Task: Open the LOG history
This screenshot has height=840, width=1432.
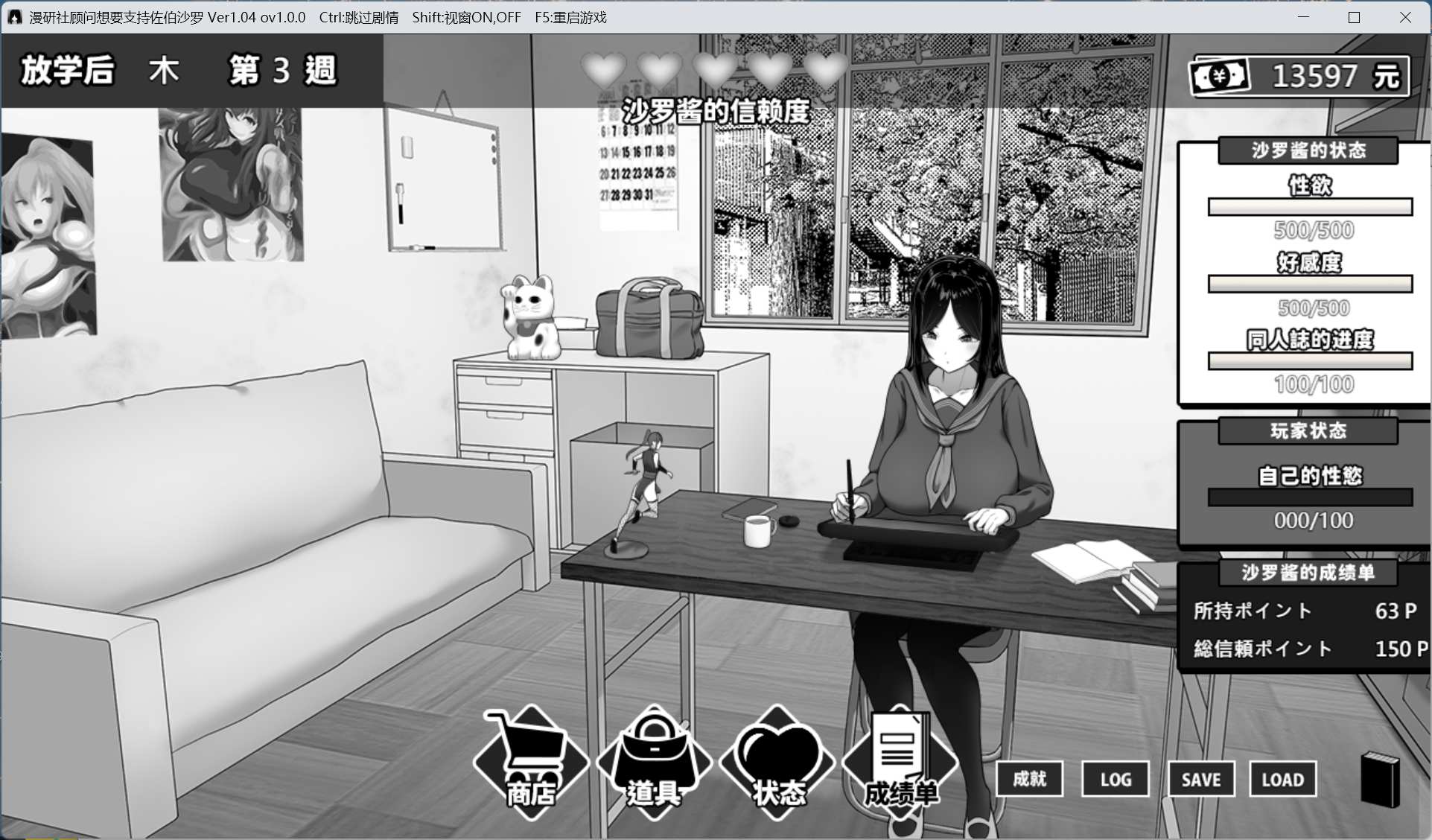Action: coord(1115,779)
